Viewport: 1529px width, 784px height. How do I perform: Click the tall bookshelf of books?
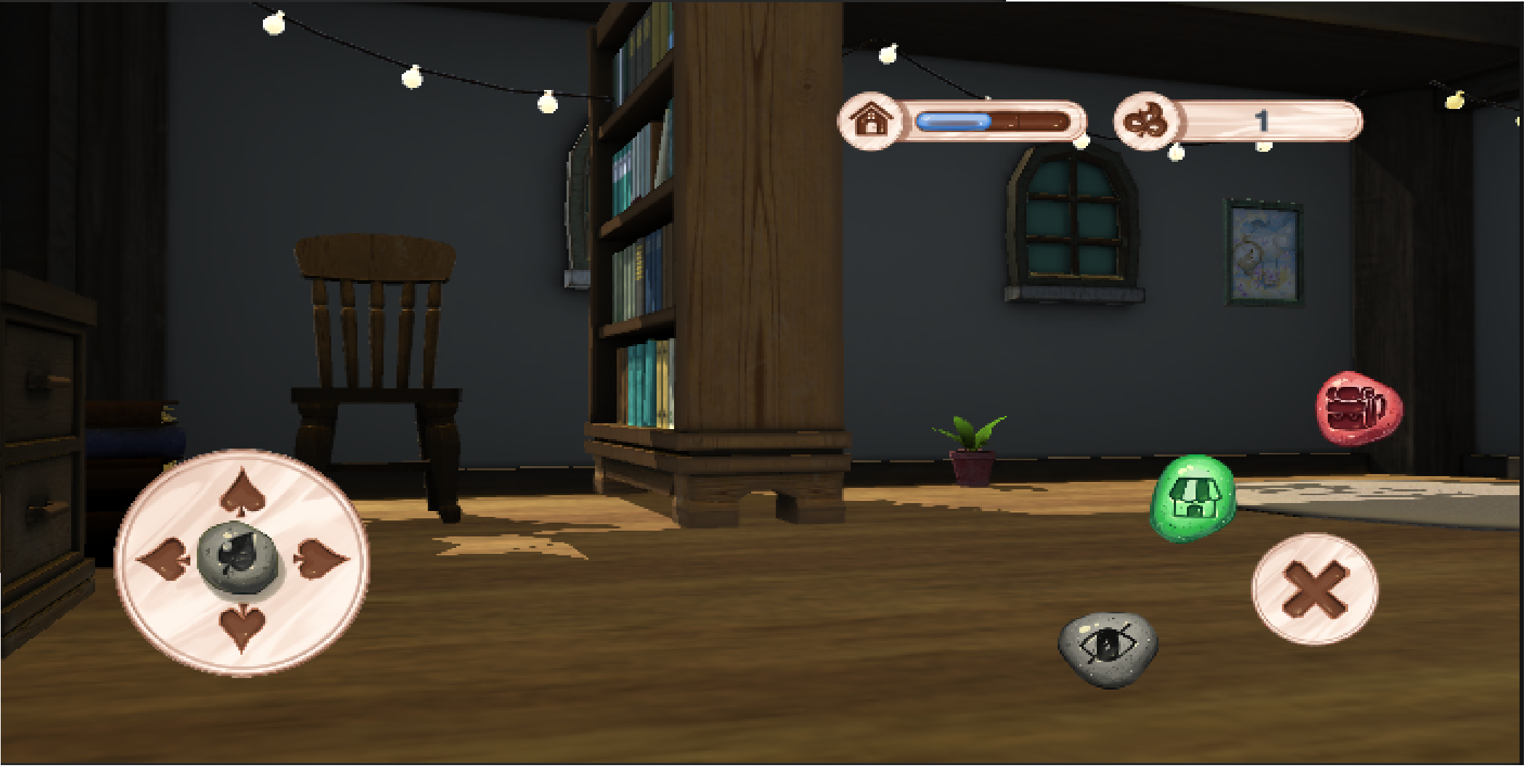[x=639, y=254]
